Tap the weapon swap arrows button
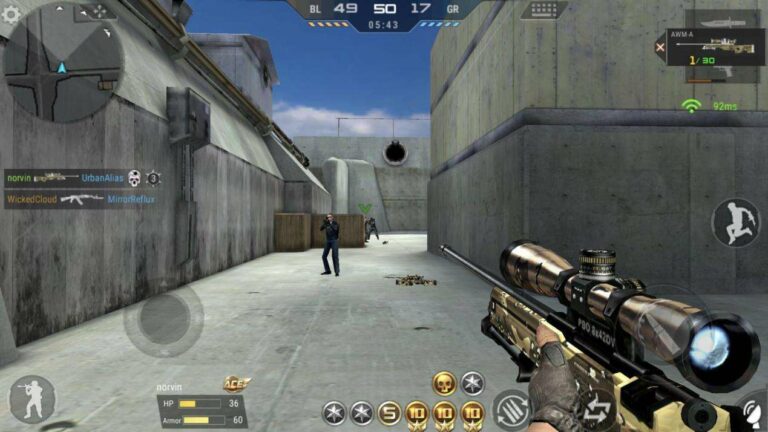Image resolution: width=768 pixels, height=432 pixels. pos(598,409)
